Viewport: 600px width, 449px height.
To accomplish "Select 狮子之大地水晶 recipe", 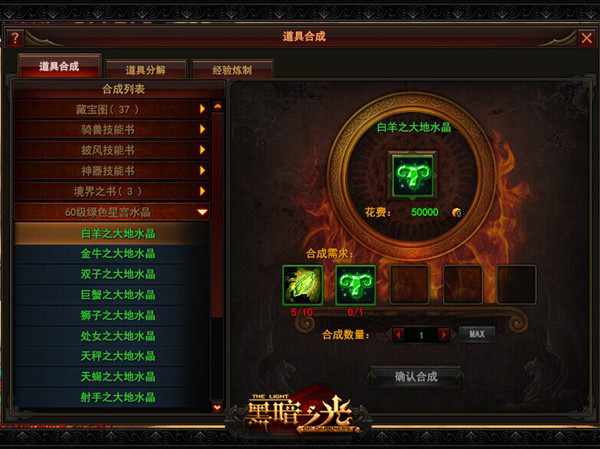I will (x=118, y=315).
